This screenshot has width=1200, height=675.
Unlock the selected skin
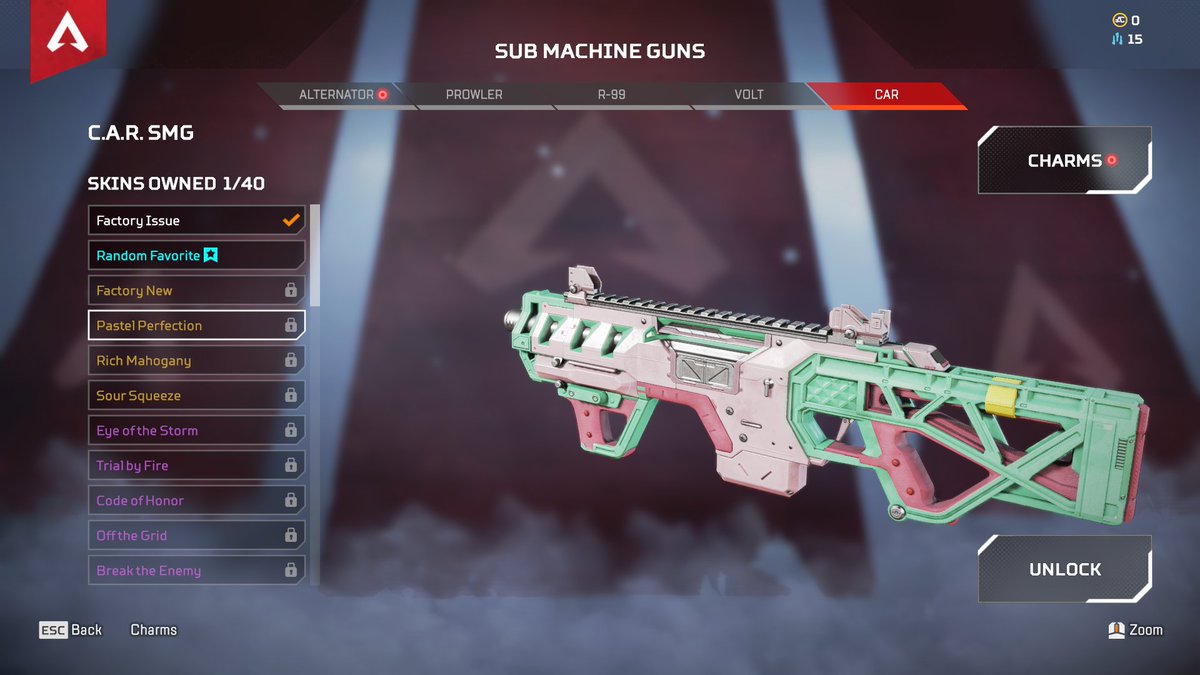(x=1064, y=569)
